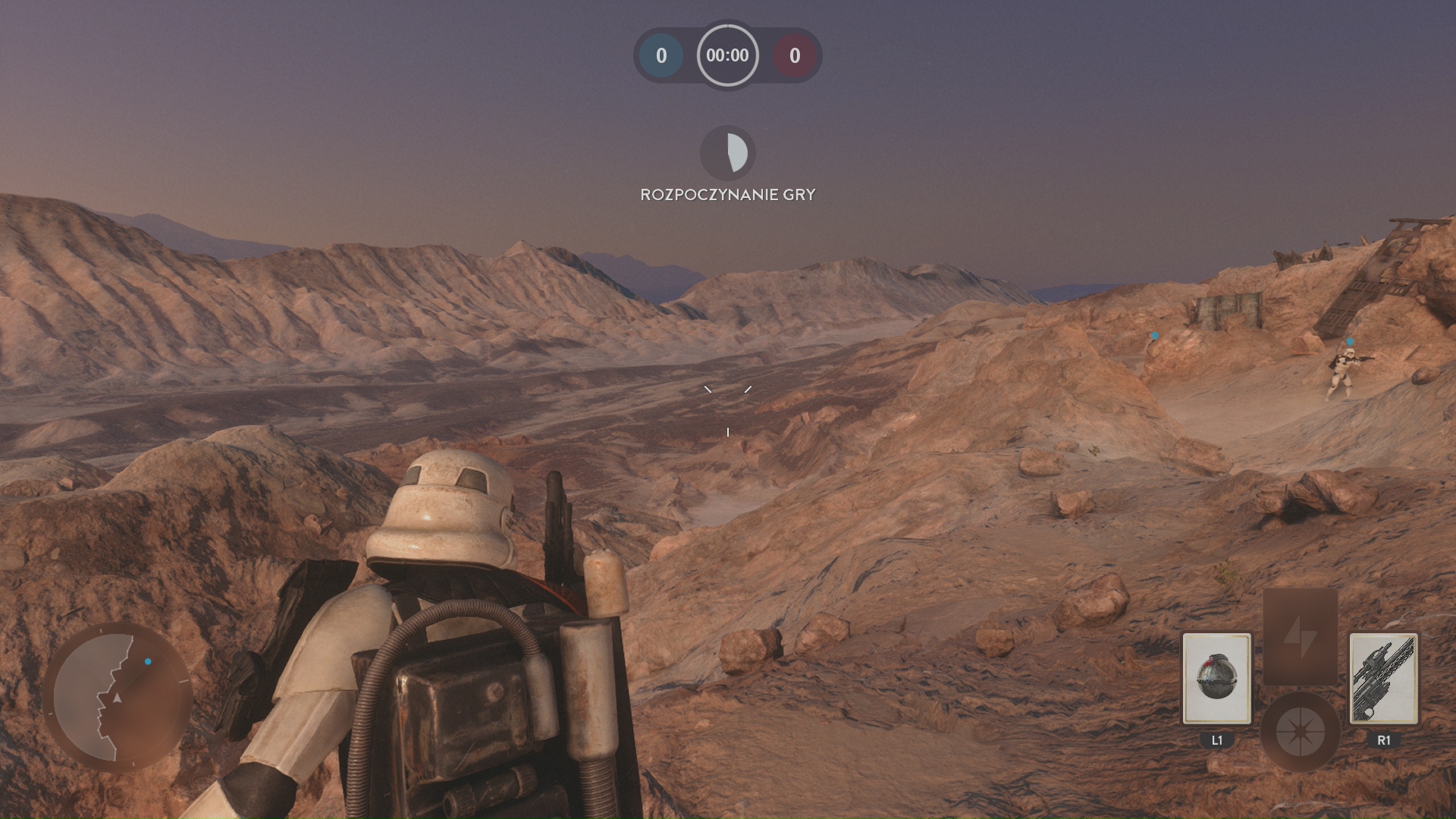Activate the rifle star card
The height and width of the screenshot is (819, 1456).
point(1383,678)
